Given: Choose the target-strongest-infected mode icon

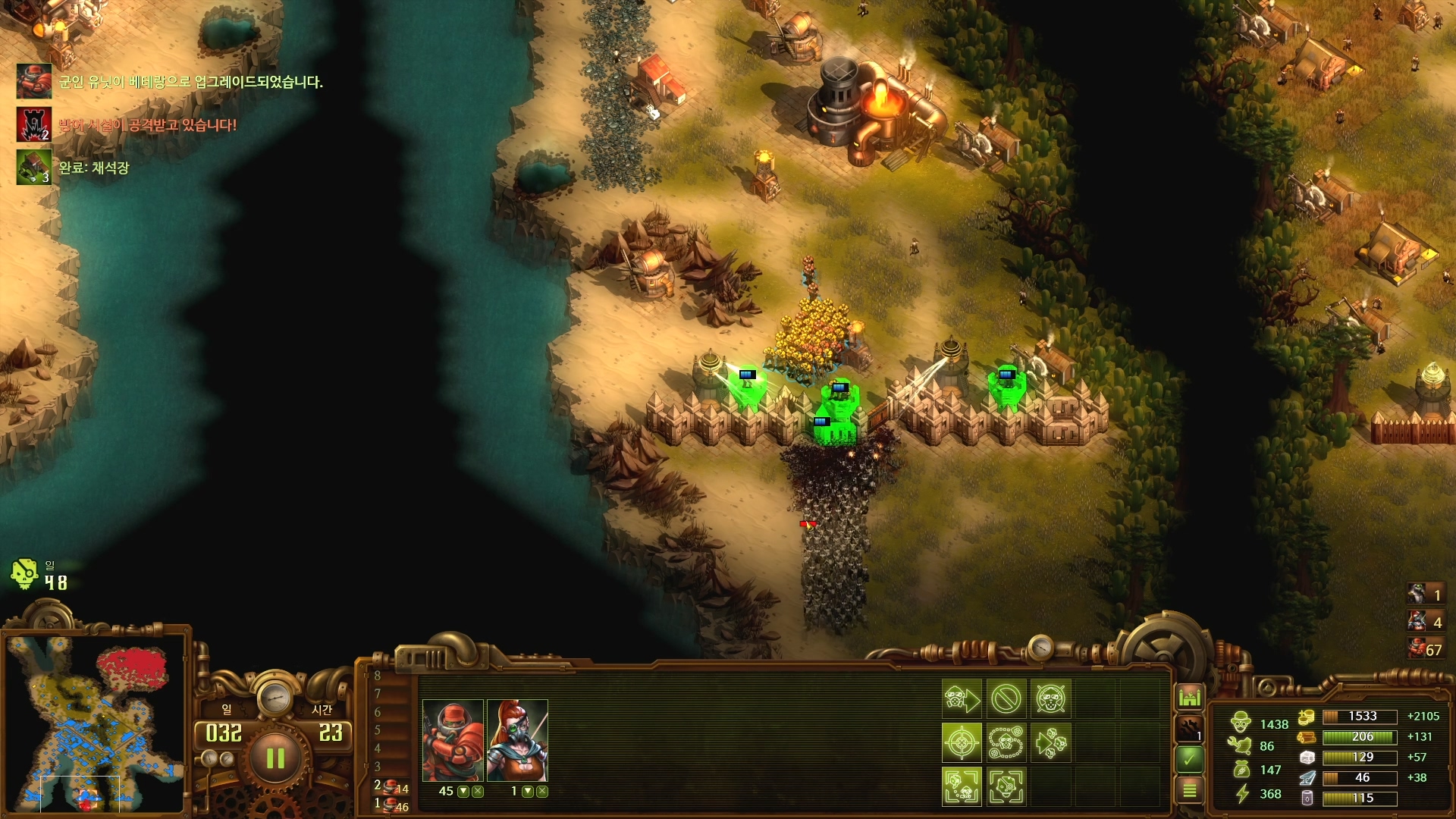Looking at the screenshot, I should pos(1006,786).
